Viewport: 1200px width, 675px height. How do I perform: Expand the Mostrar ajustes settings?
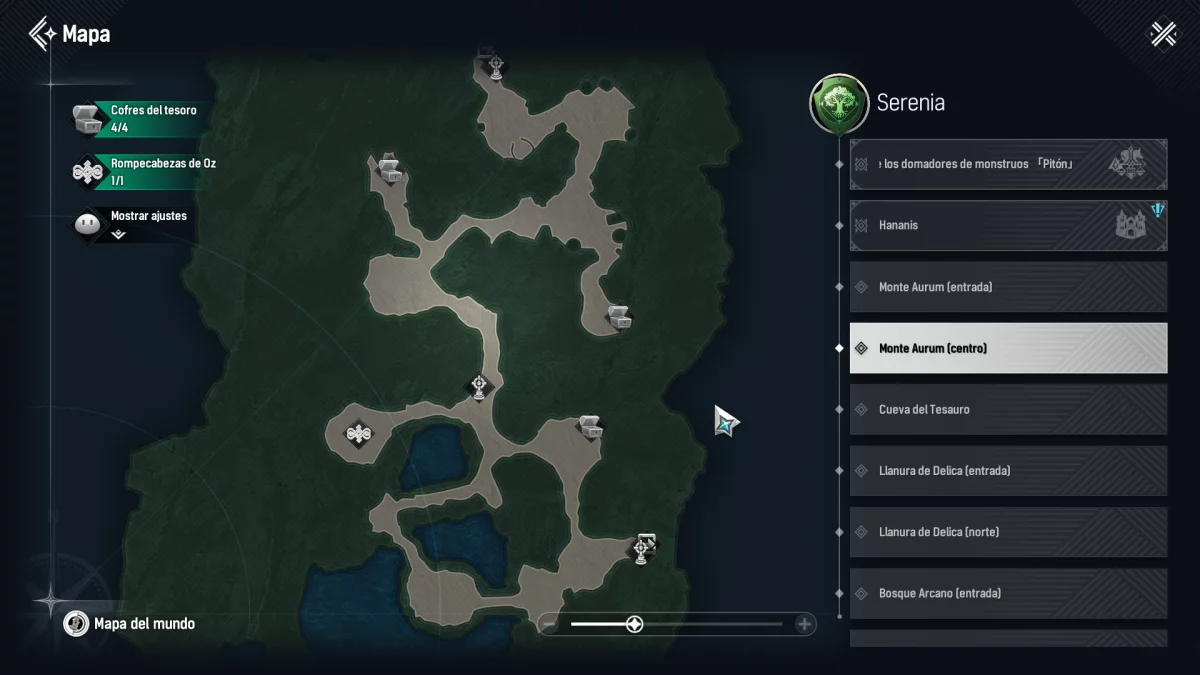118,234
